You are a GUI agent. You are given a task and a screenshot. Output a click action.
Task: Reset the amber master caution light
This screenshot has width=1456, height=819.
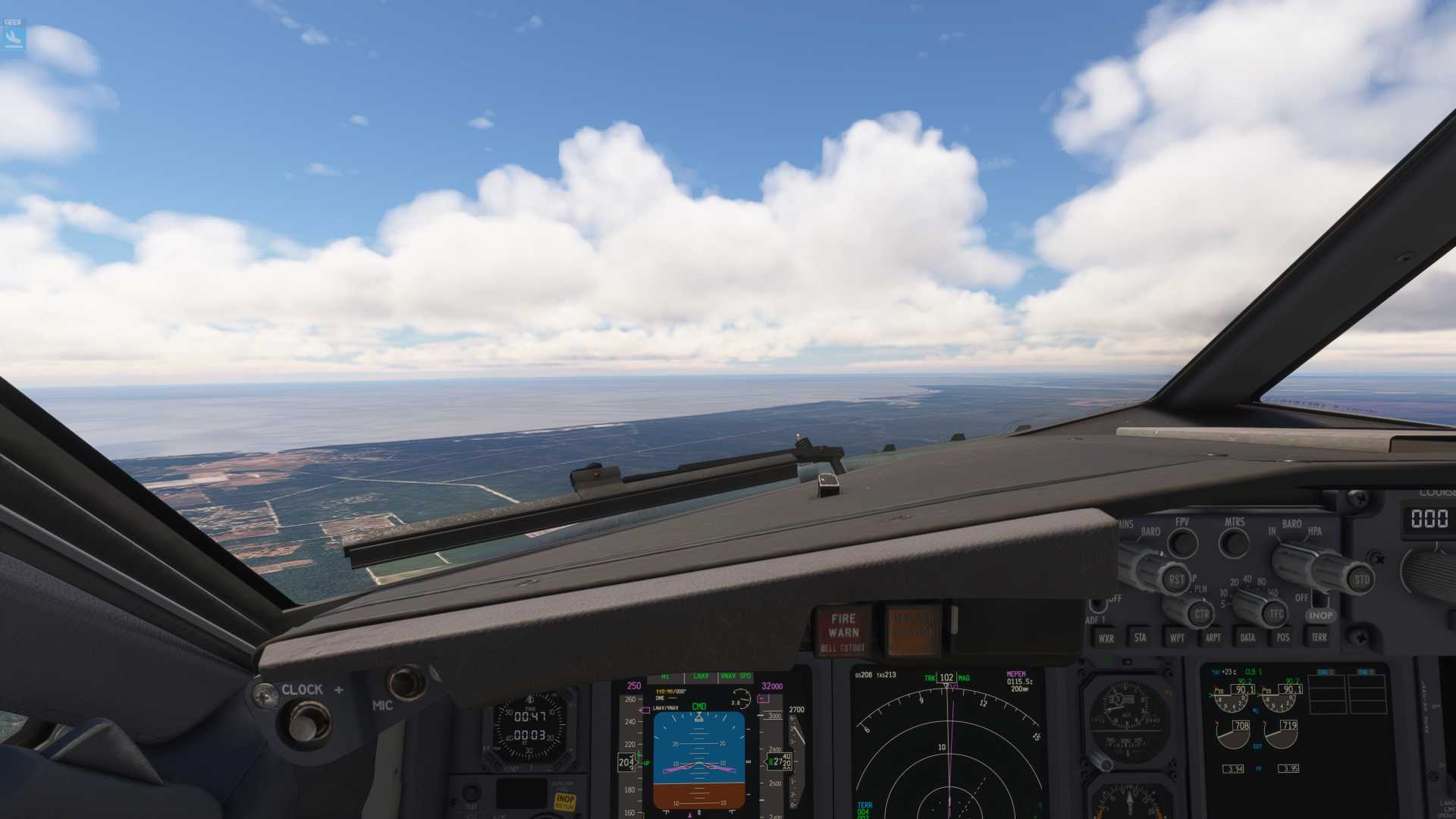coord(912,630)
